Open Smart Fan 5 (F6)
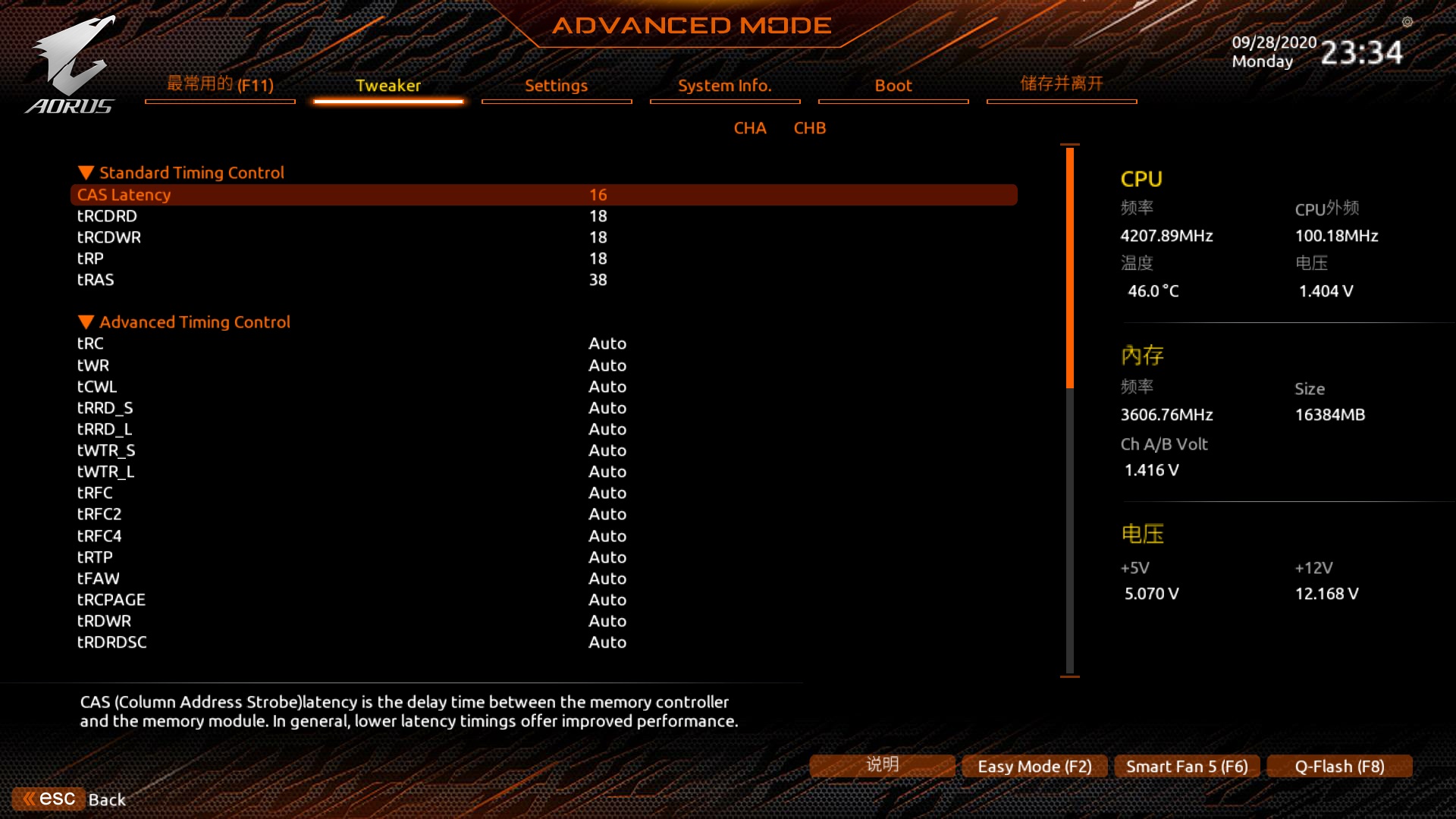 [1186, 766]
